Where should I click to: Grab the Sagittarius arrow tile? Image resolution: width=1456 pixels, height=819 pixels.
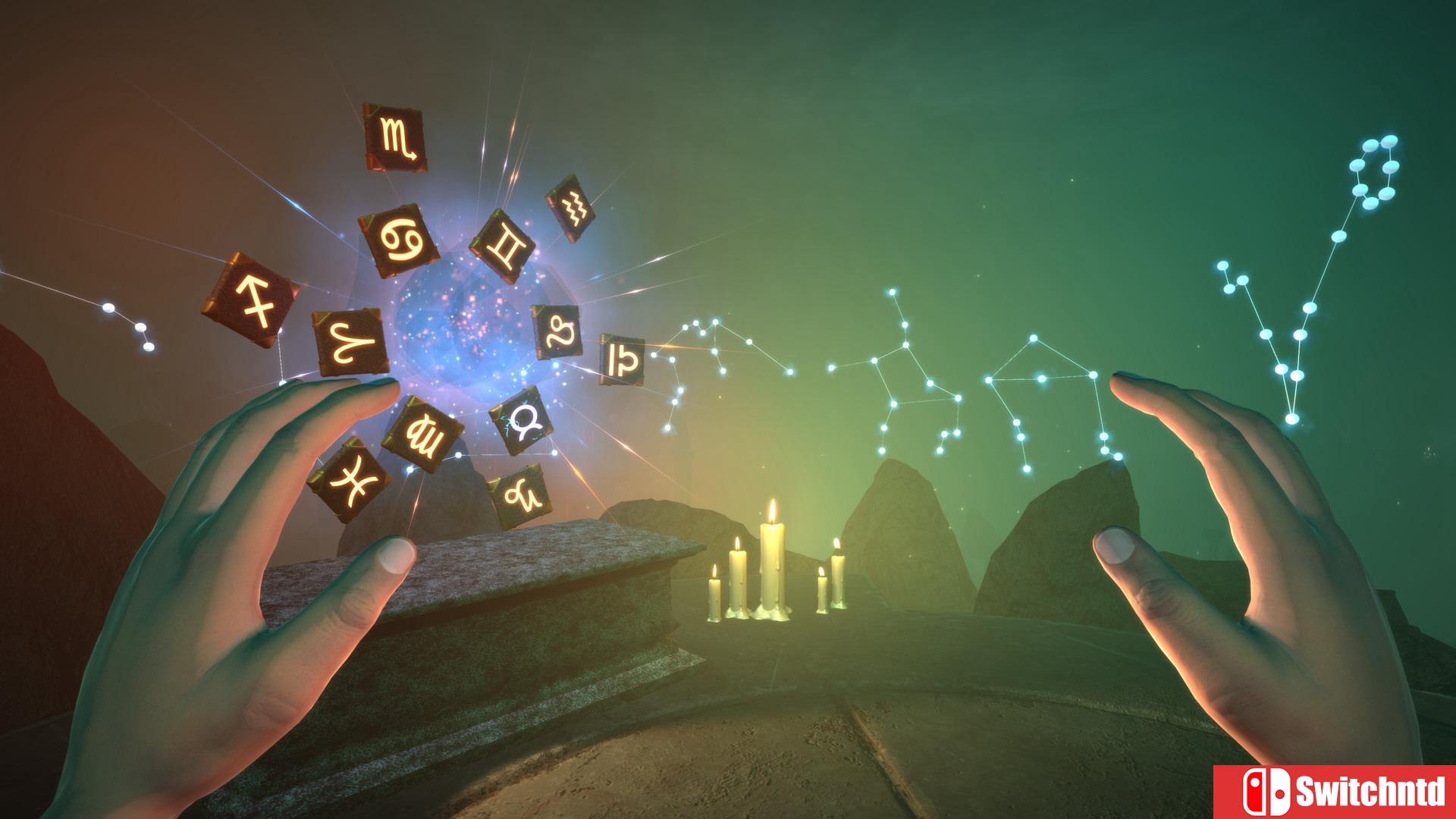[x=249, y=299]
